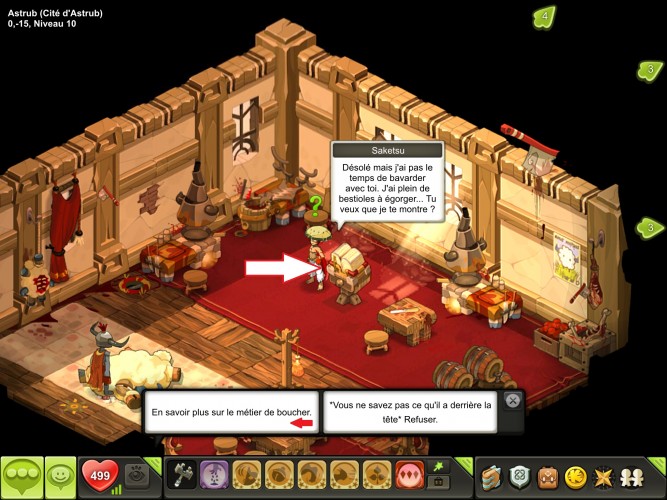Close the dialogue with the X button

[512, 400]
